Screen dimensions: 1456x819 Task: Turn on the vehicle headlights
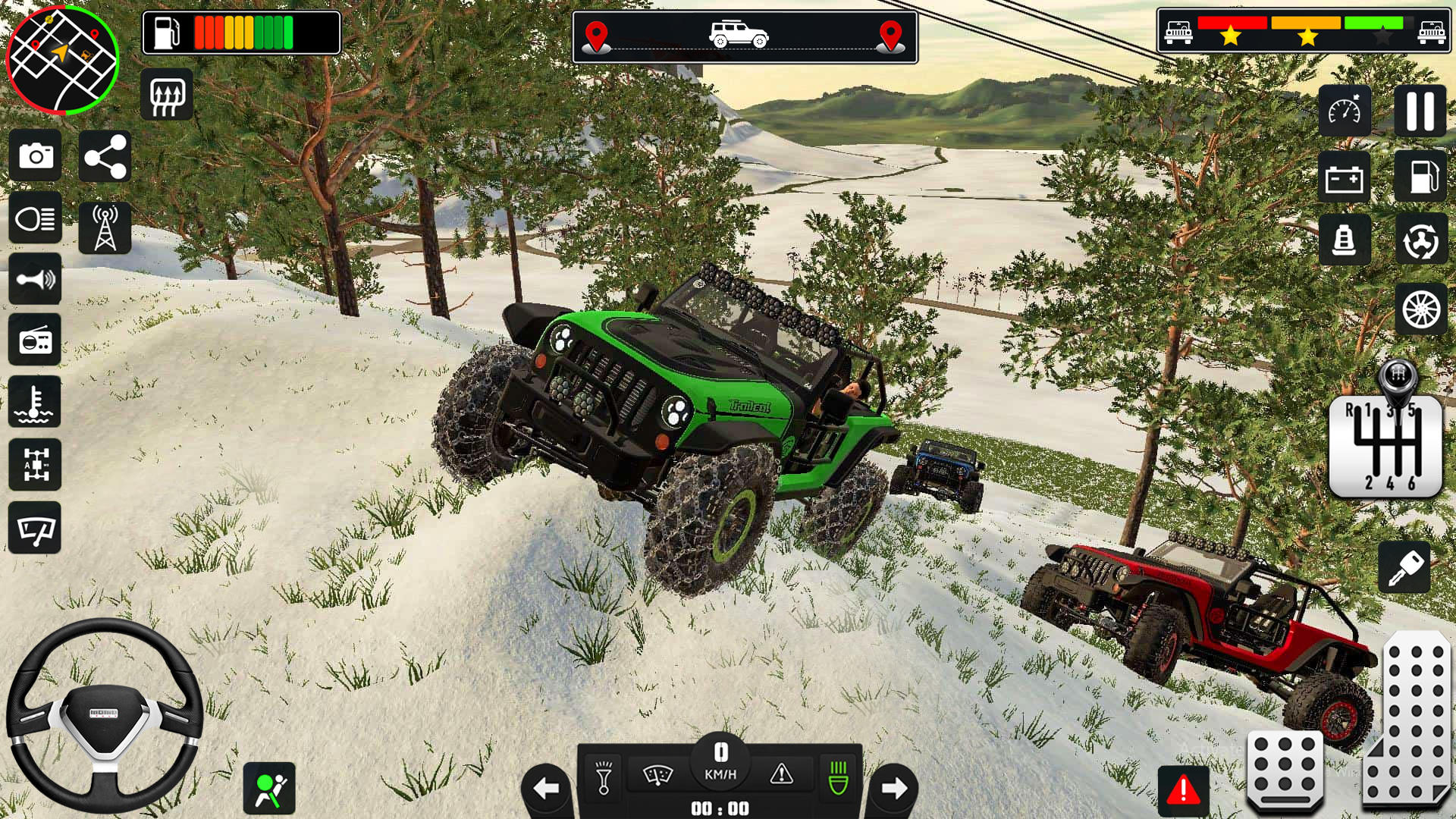click(35, 218)
